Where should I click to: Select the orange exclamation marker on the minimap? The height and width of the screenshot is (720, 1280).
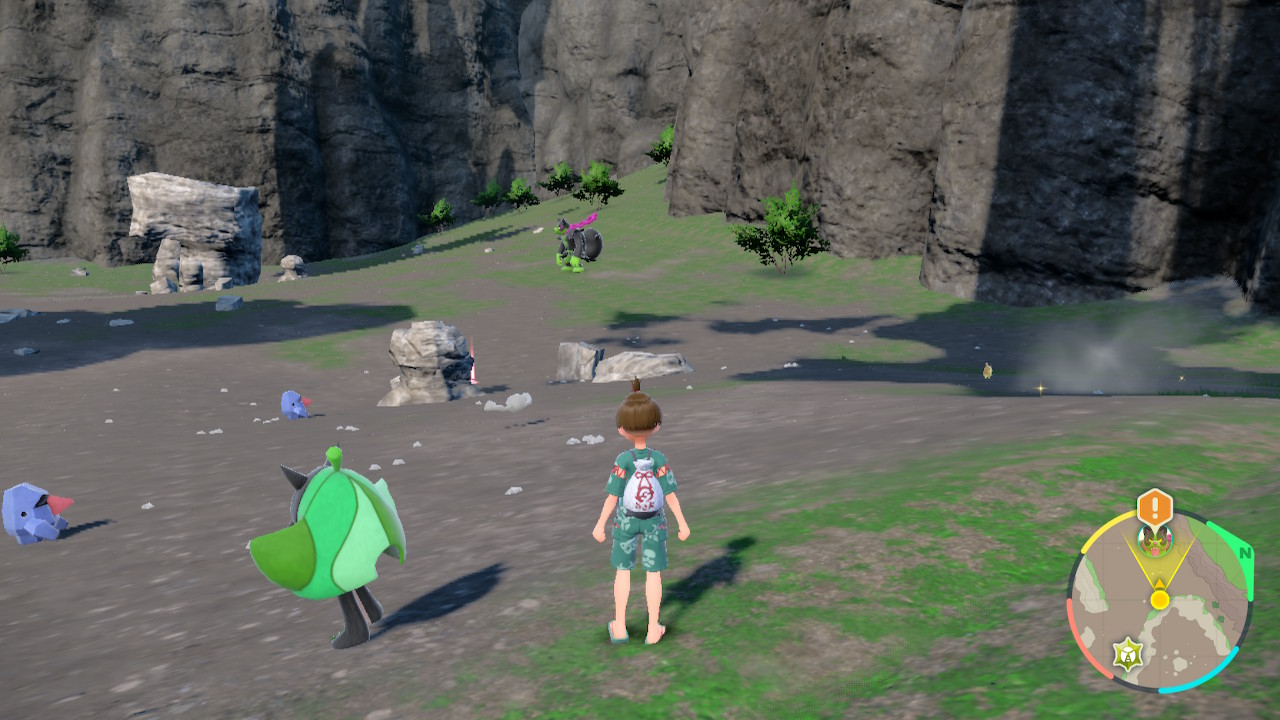coord(1155,507)
